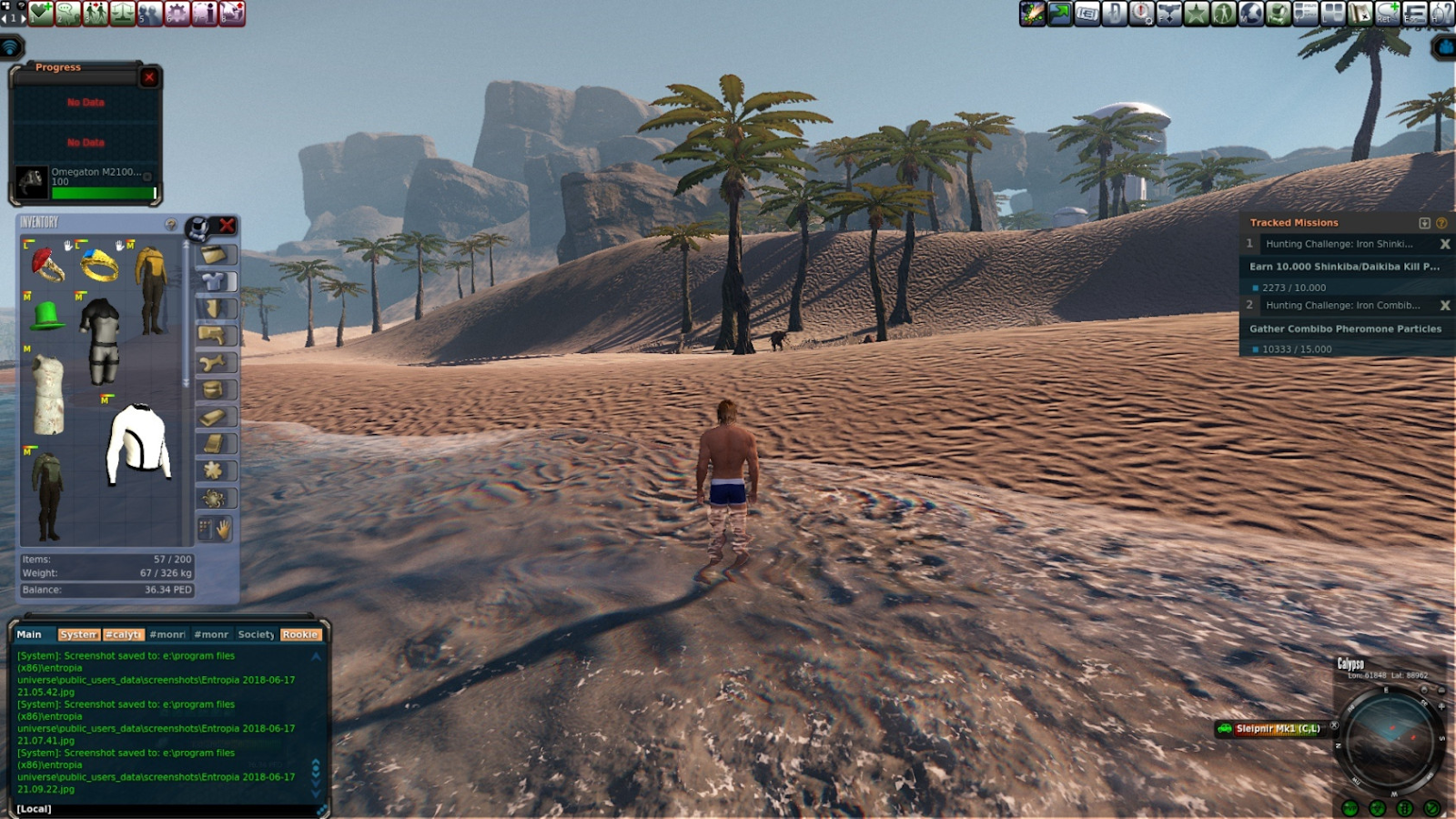Open the Gather Combibo Pheromone Particles mission
Viewport: 1456px width, 819px height.
pyautogui.click(x=1344, y=329)
